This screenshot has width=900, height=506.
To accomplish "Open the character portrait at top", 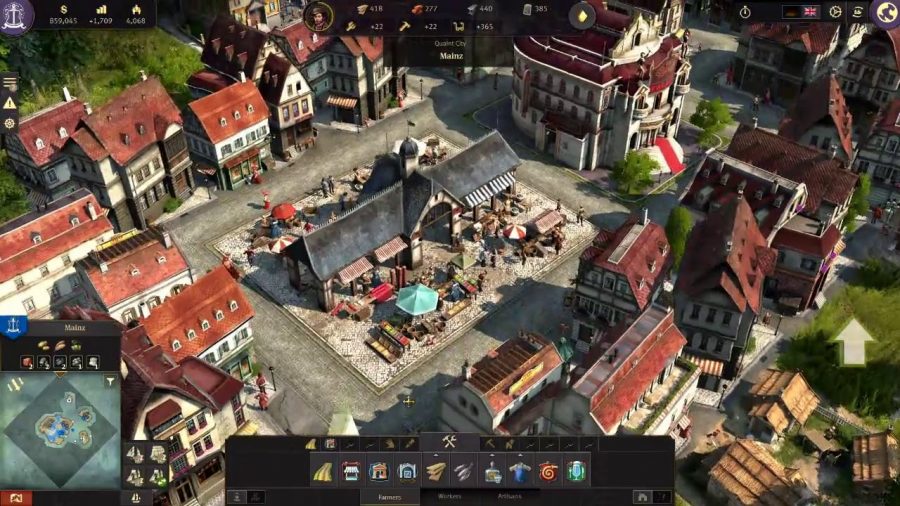I will tap(317, 15).
